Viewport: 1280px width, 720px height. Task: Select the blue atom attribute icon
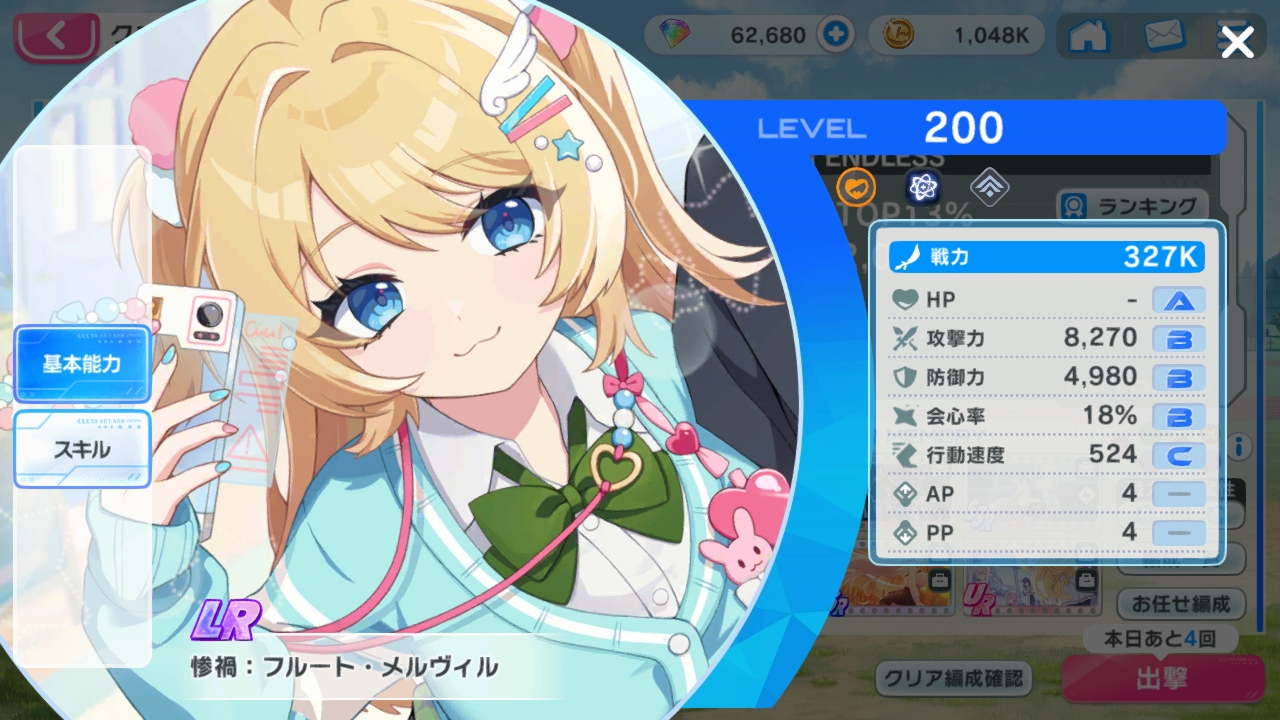pyautogui.click(x=922, y=186)
